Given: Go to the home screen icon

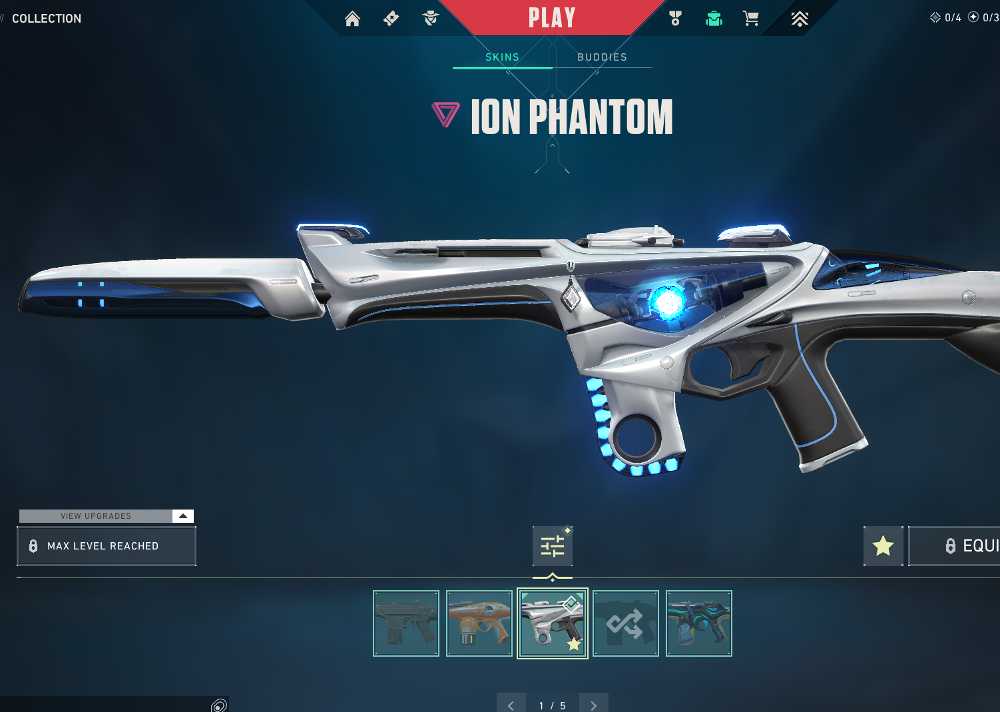Looking at the screenshot, I should [352, 18].
